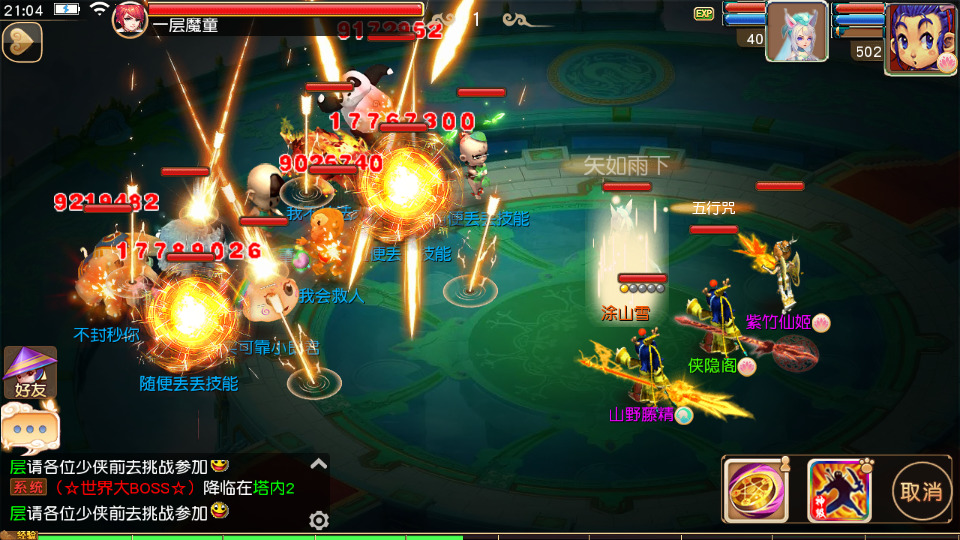Image resolution: width=960 pixels, height=540 pixels.
Task: Open chat settings gear icon
Action: (319, 520)
